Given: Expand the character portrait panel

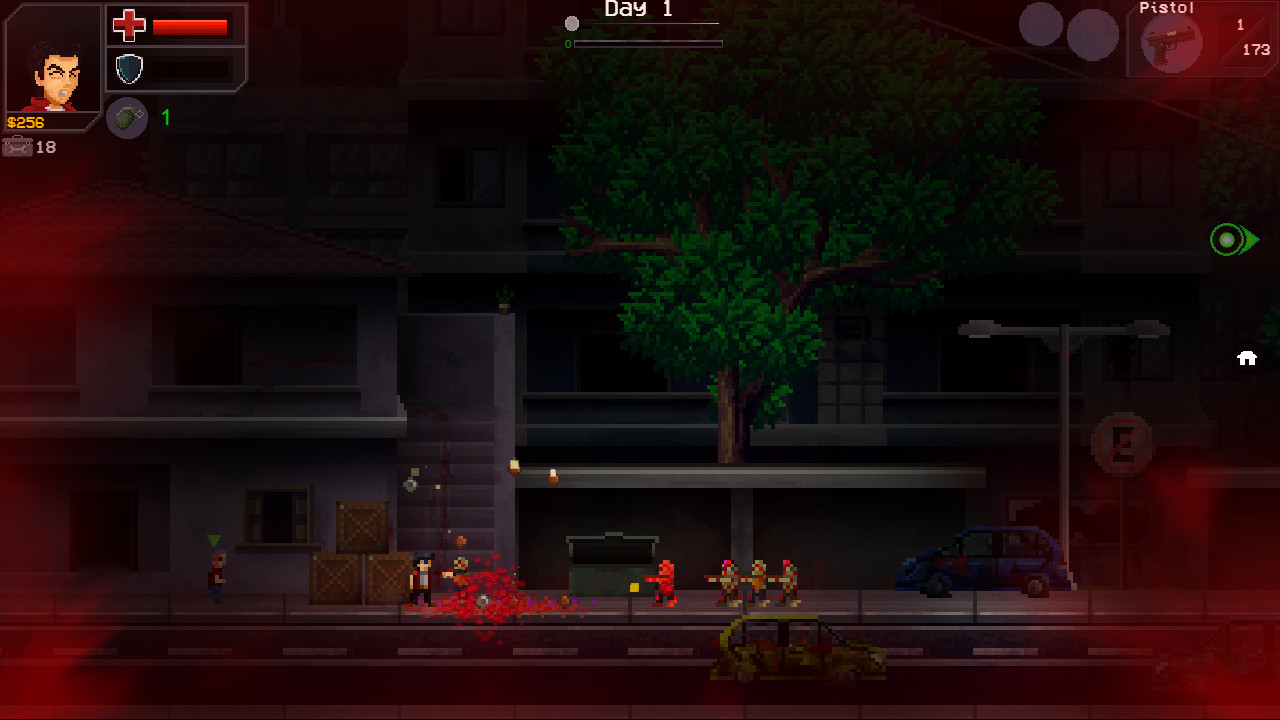Looking at the screenshot, I should coord(52,60).
